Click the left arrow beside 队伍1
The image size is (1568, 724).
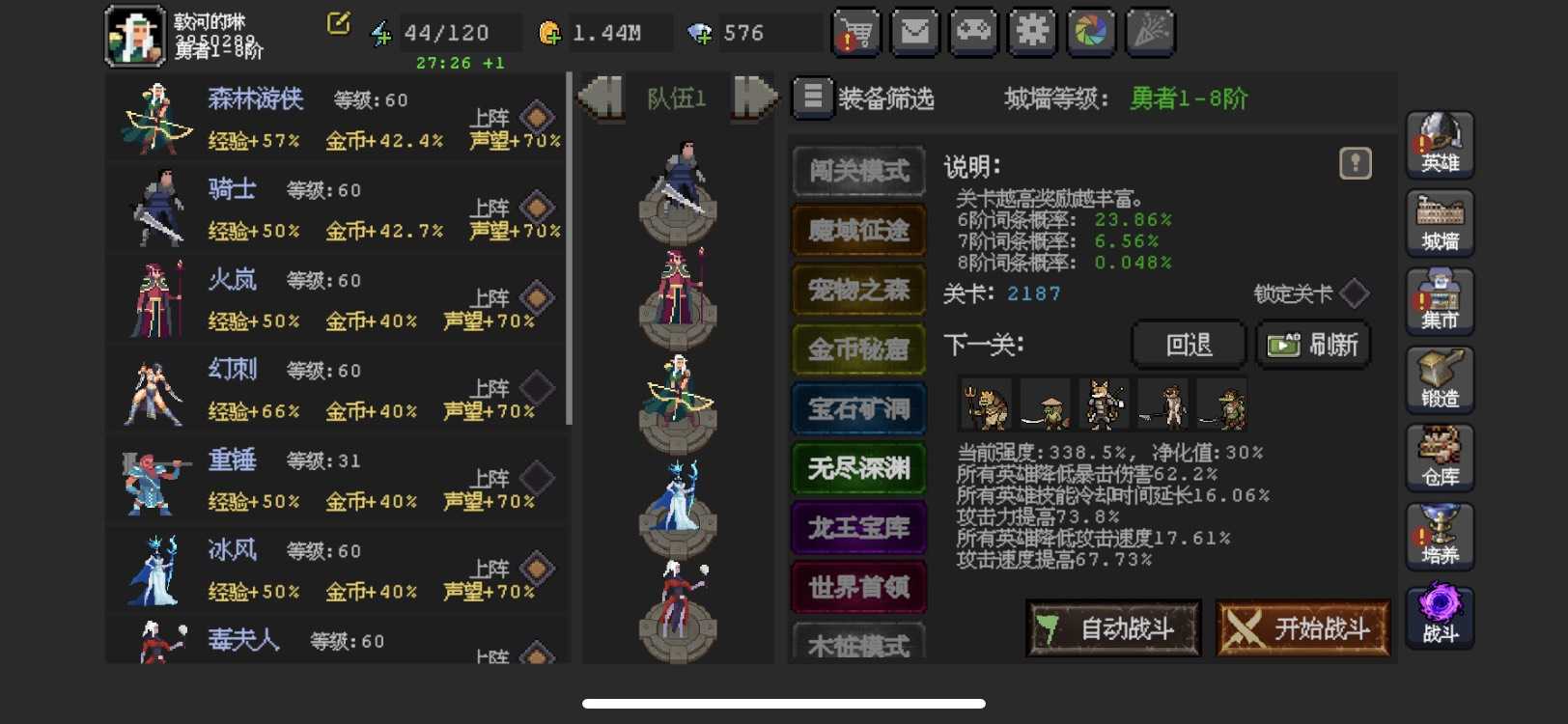(603, 97)
